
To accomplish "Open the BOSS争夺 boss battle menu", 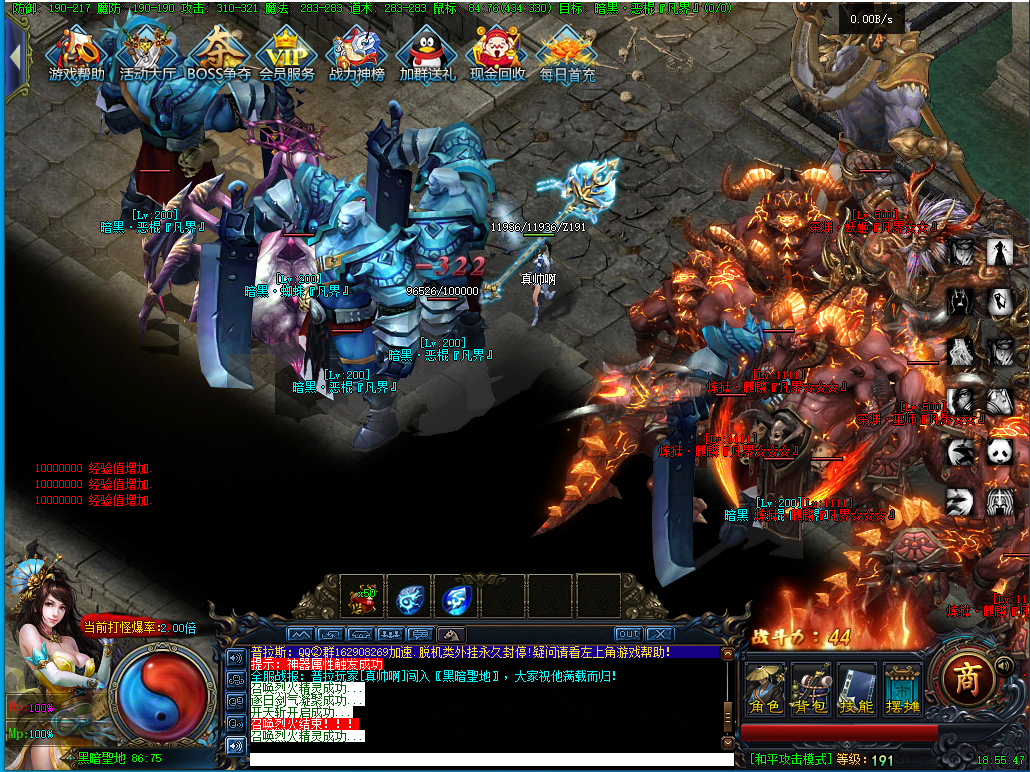I will coord(217,54).
